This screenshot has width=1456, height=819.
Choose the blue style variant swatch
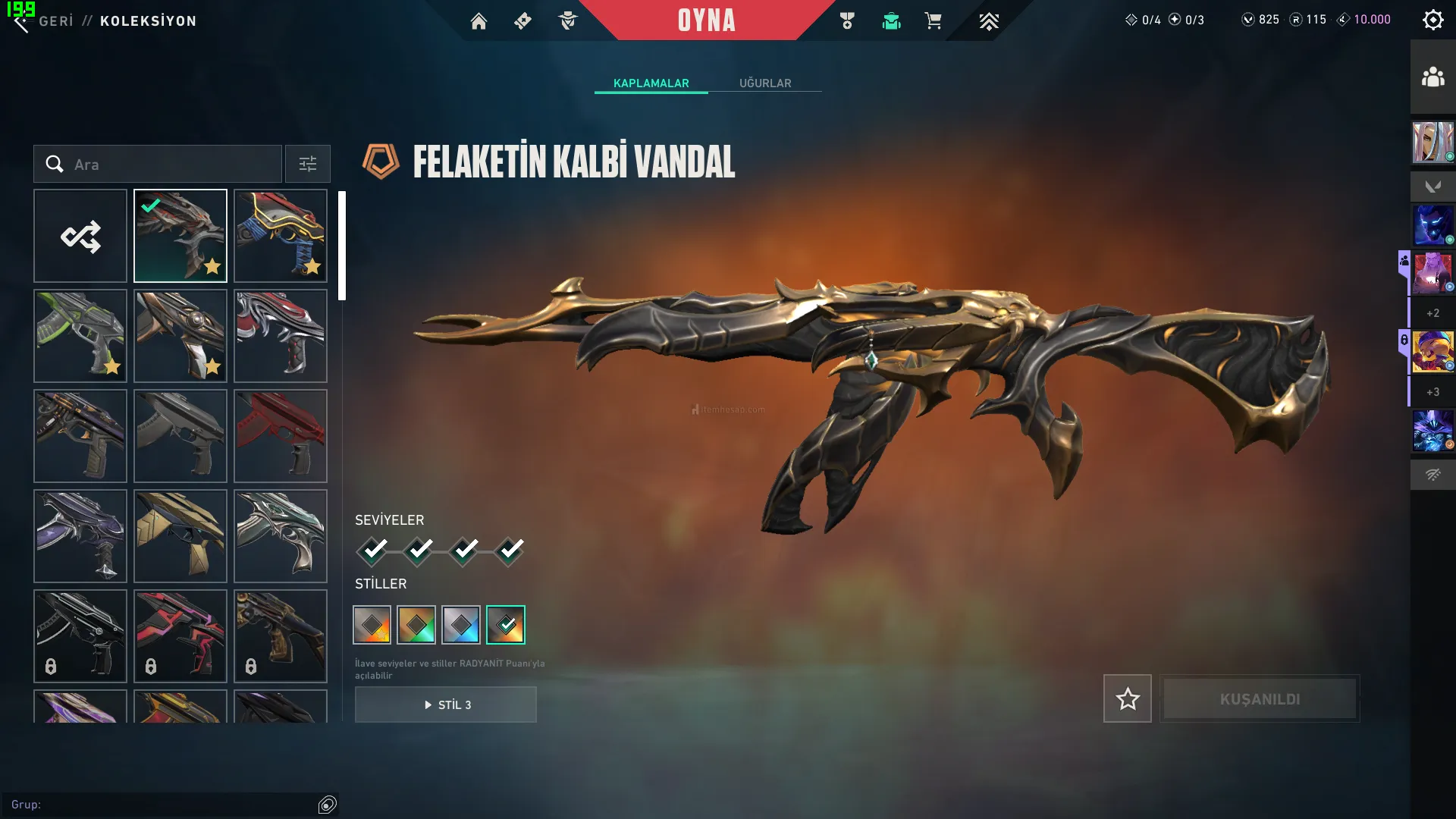pyautogui.click(x=461, y=625)
